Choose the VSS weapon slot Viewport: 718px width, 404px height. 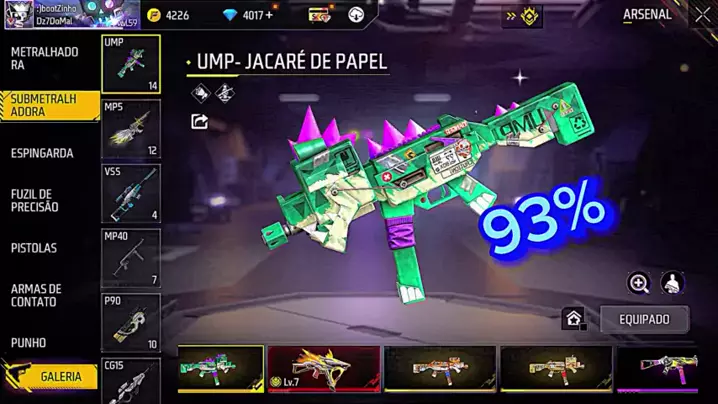point(131,194)
